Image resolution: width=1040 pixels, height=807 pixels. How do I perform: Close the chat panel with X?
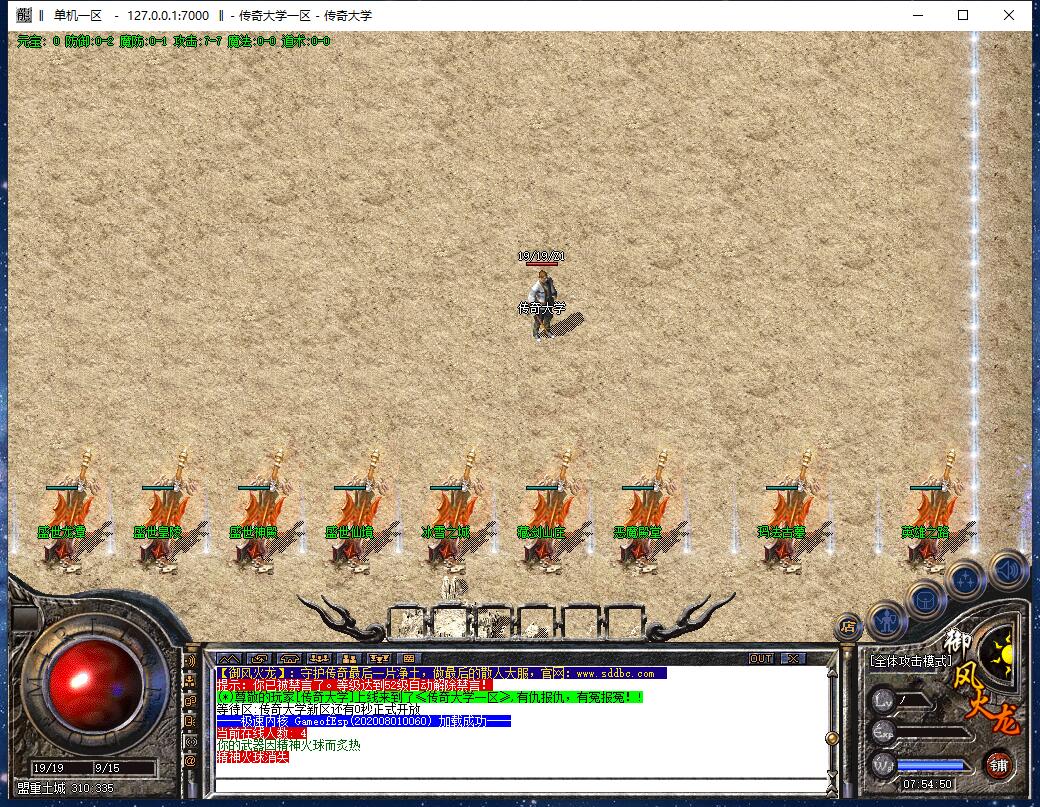coord(792,659)
